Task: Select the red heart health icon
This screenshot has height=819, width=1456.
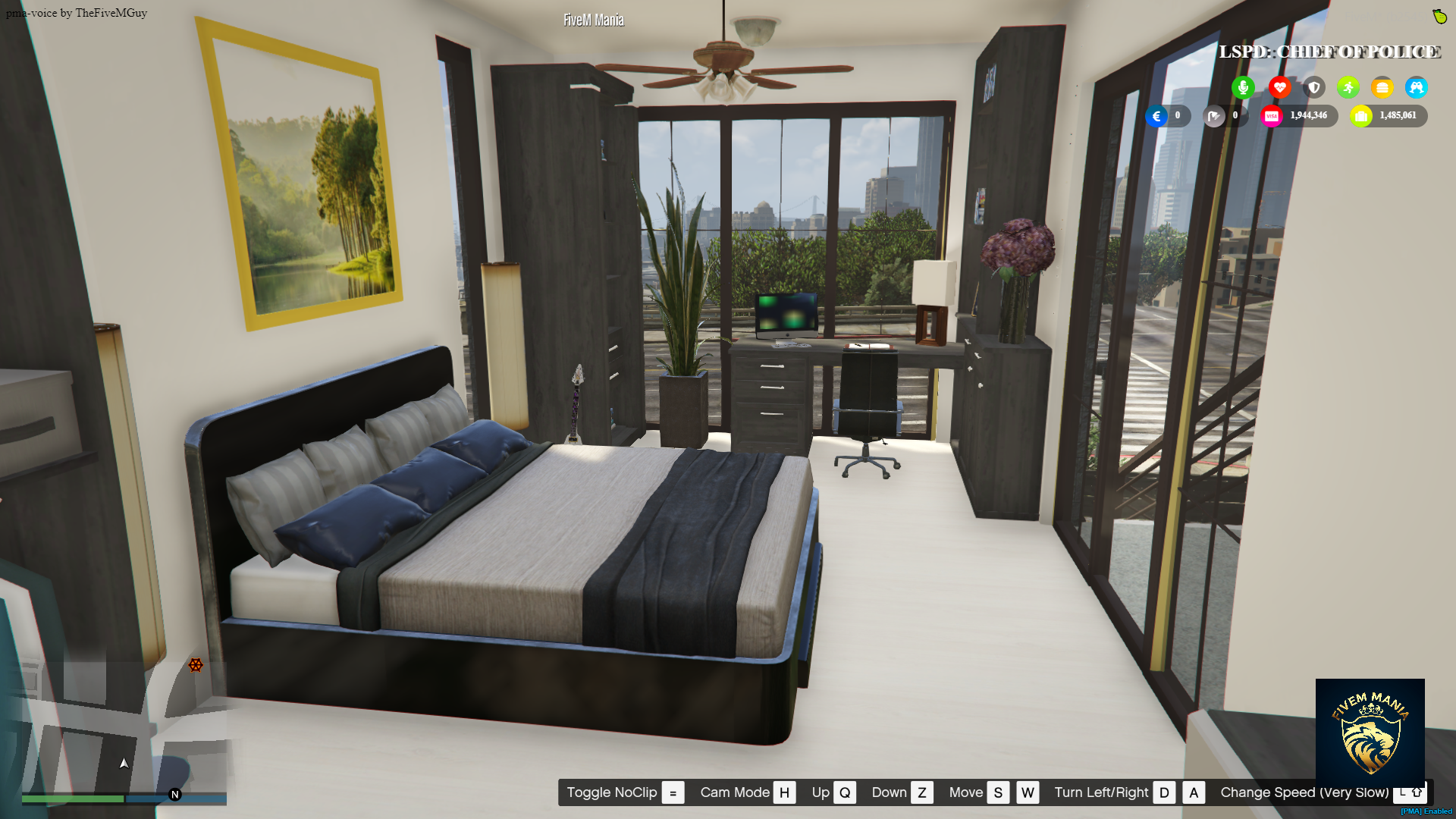Action: pos(1279,87)
